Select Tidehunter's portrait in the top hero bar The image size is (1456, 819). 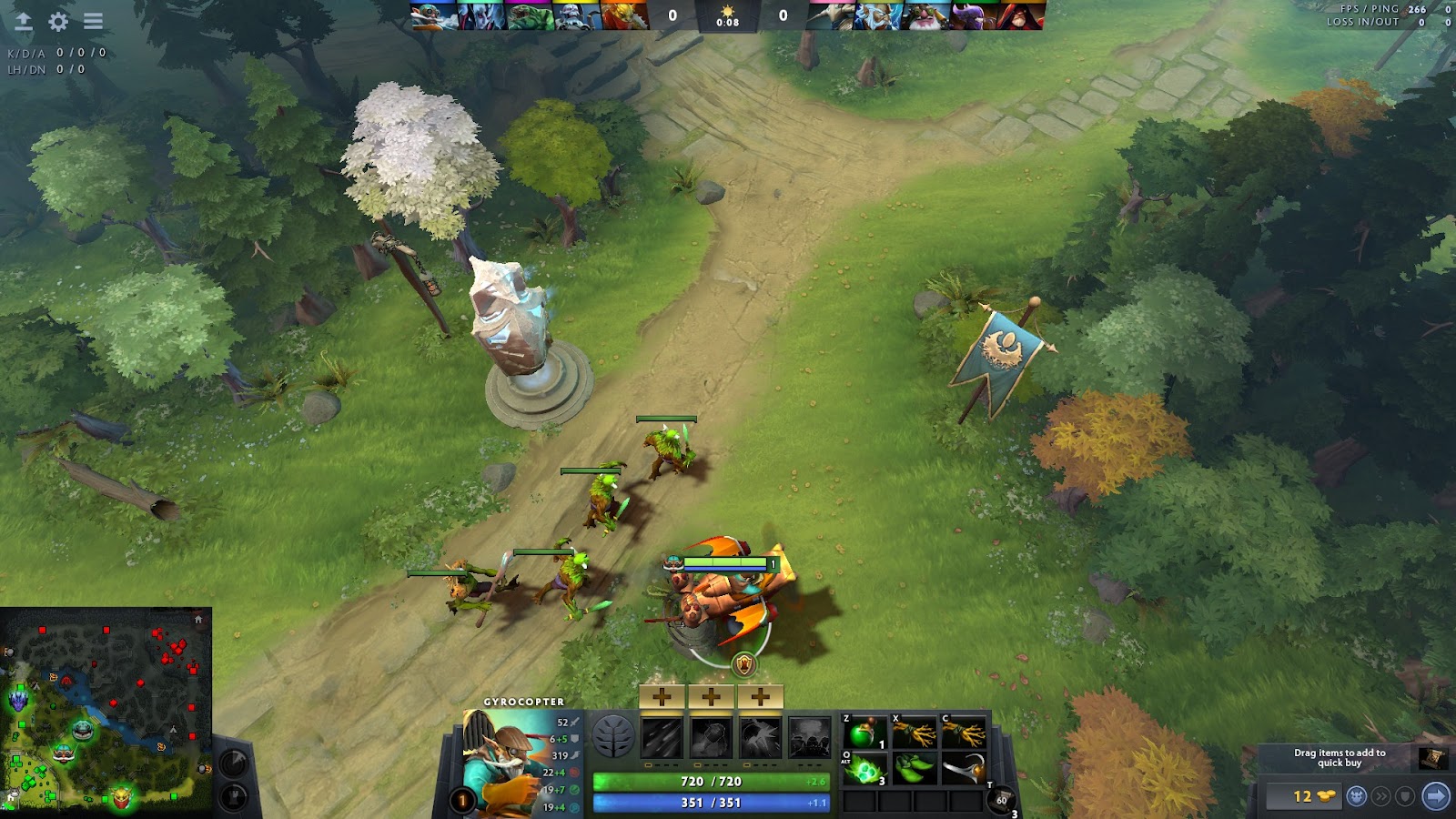(530, 16)
